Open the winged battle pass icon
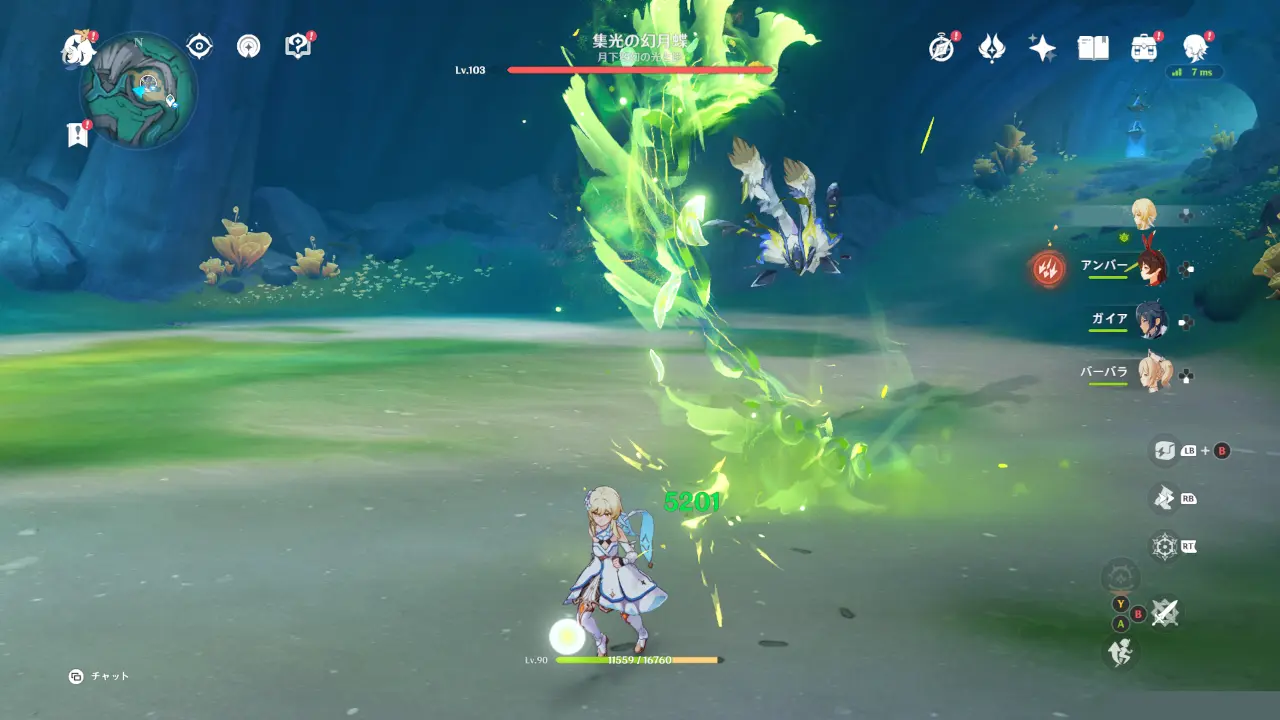1280x720 pixels. tap(991, 47)
